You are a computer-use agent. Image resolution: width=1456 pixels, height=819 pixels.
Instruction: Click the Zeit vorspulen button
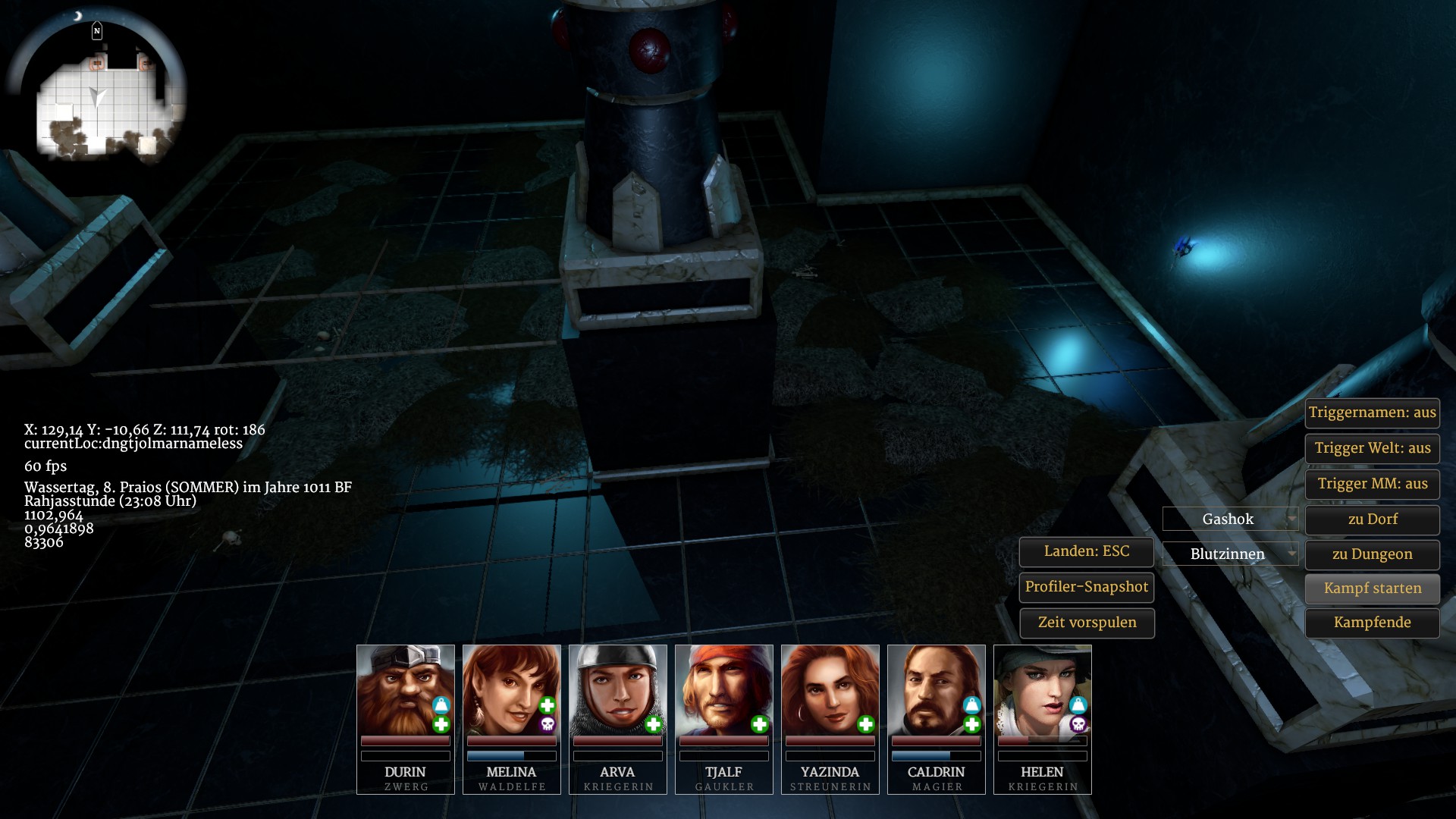click(x=1086, y=623)
